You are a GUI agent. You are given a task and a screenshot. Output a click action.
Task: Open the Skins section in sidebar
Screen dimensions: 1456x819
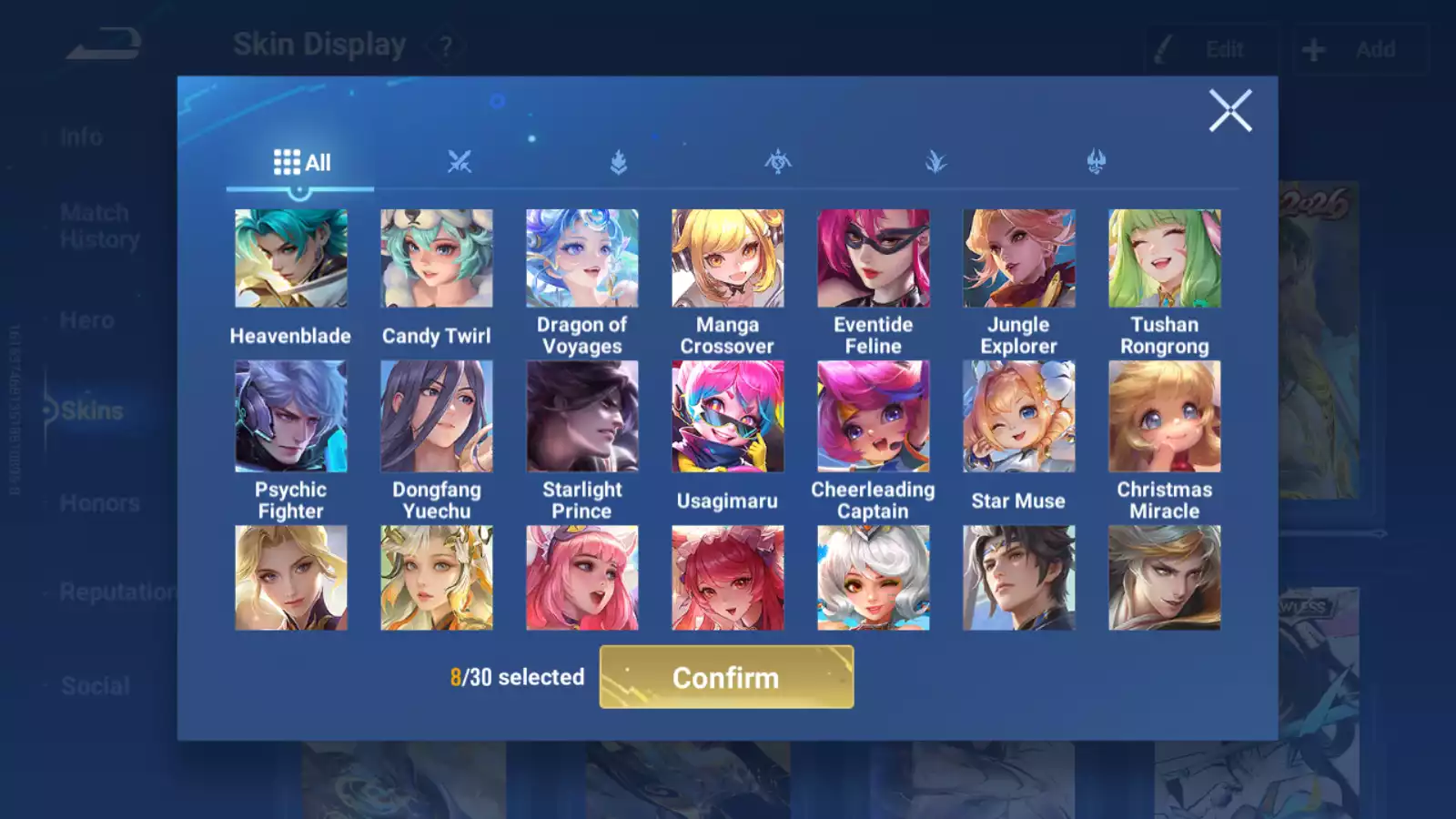point(94,410)
